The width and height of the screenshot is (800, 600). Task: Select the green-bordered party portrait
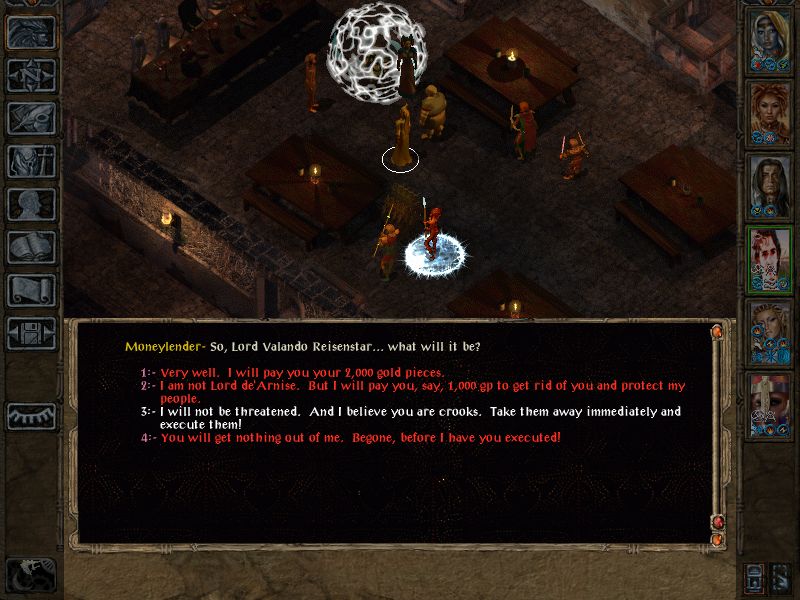pyautogui.click(x=770, y=257)
